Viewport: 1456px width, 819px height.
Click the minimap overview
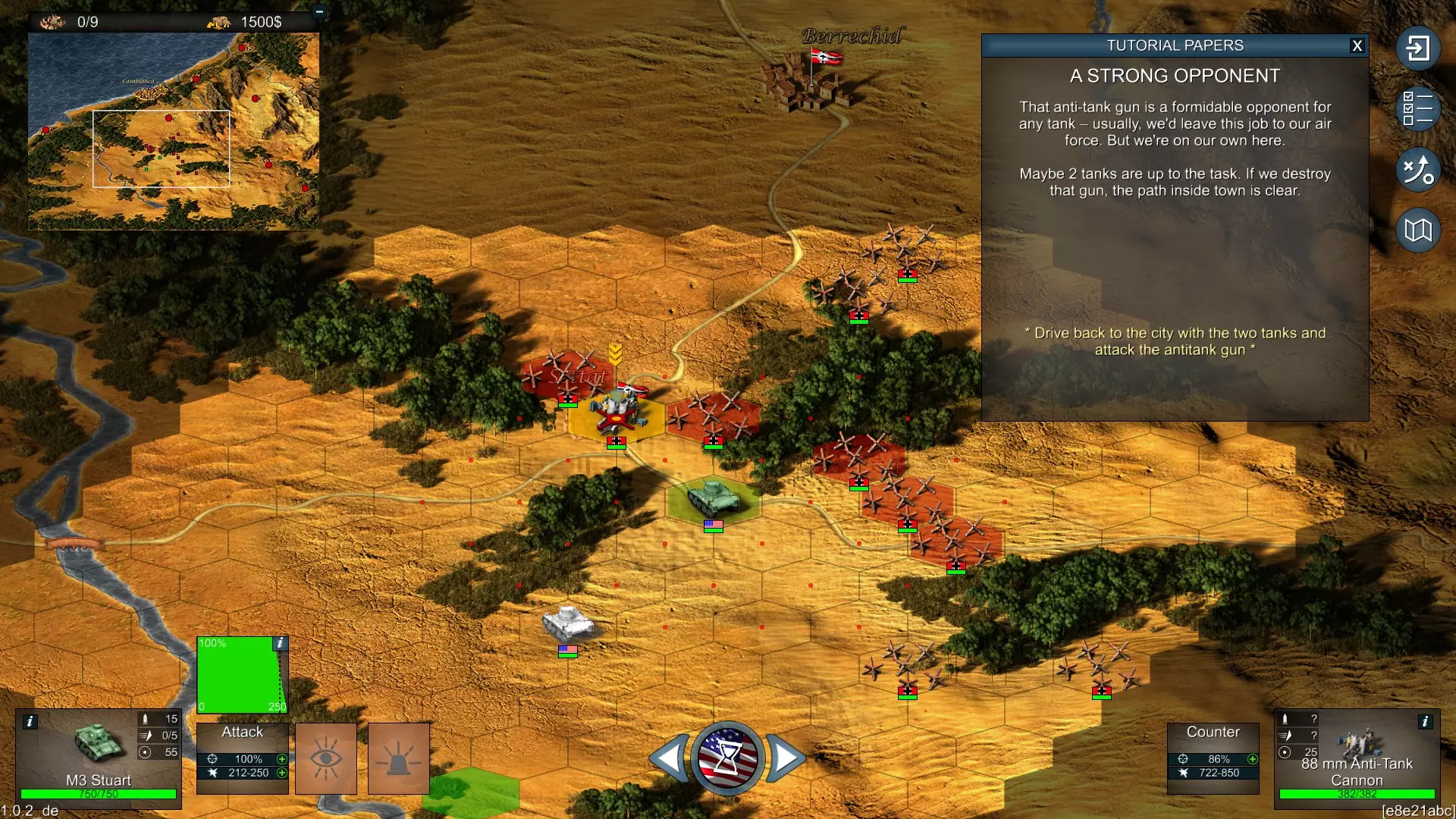(173, 130)
